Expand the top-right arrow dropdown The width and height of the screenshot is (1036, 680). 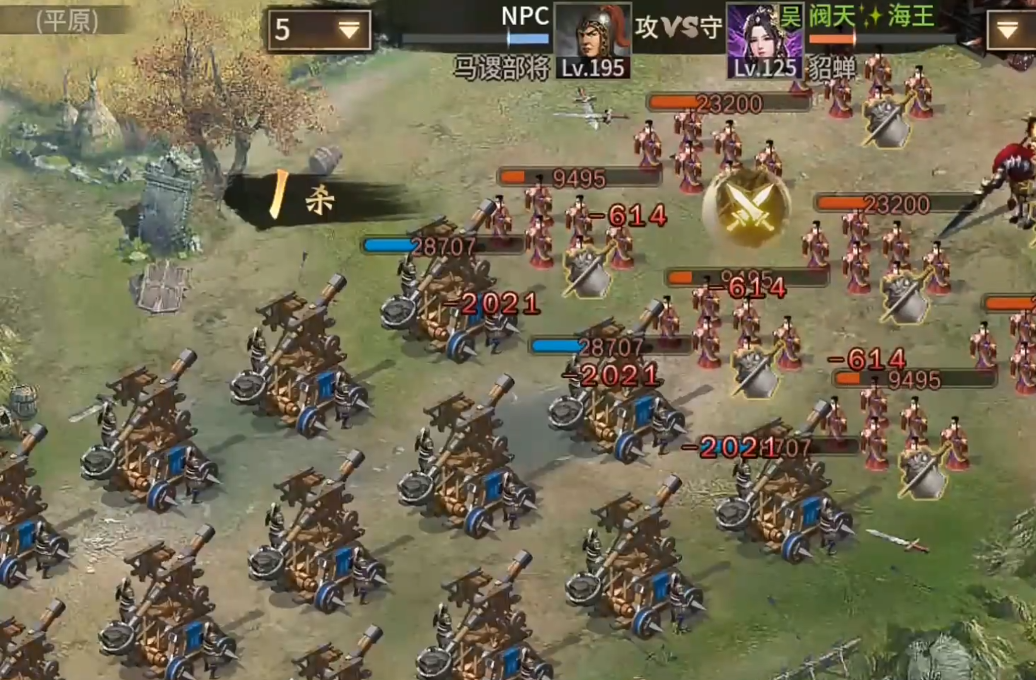(1009, 31)
